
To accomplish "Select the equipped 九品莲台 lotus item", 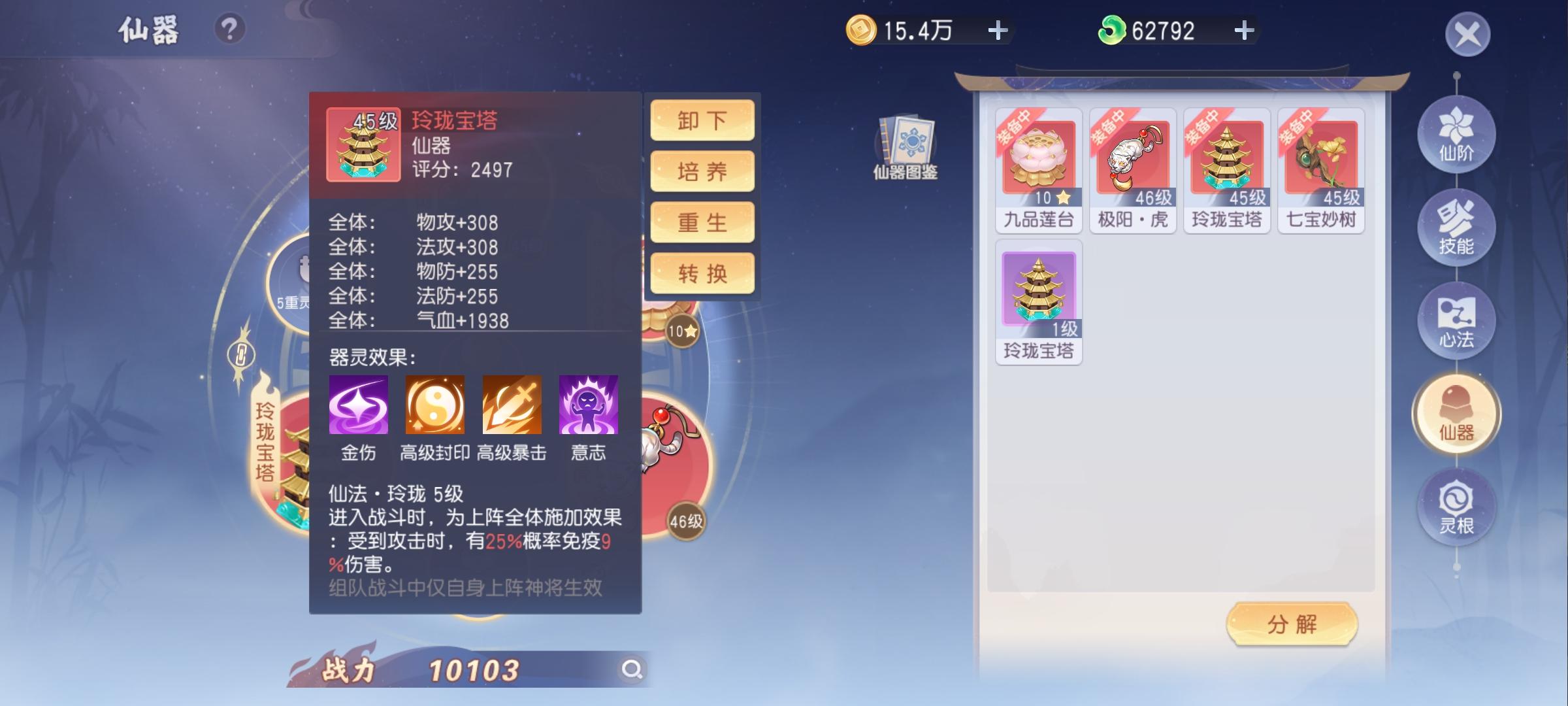I will tap(1039, 157).
